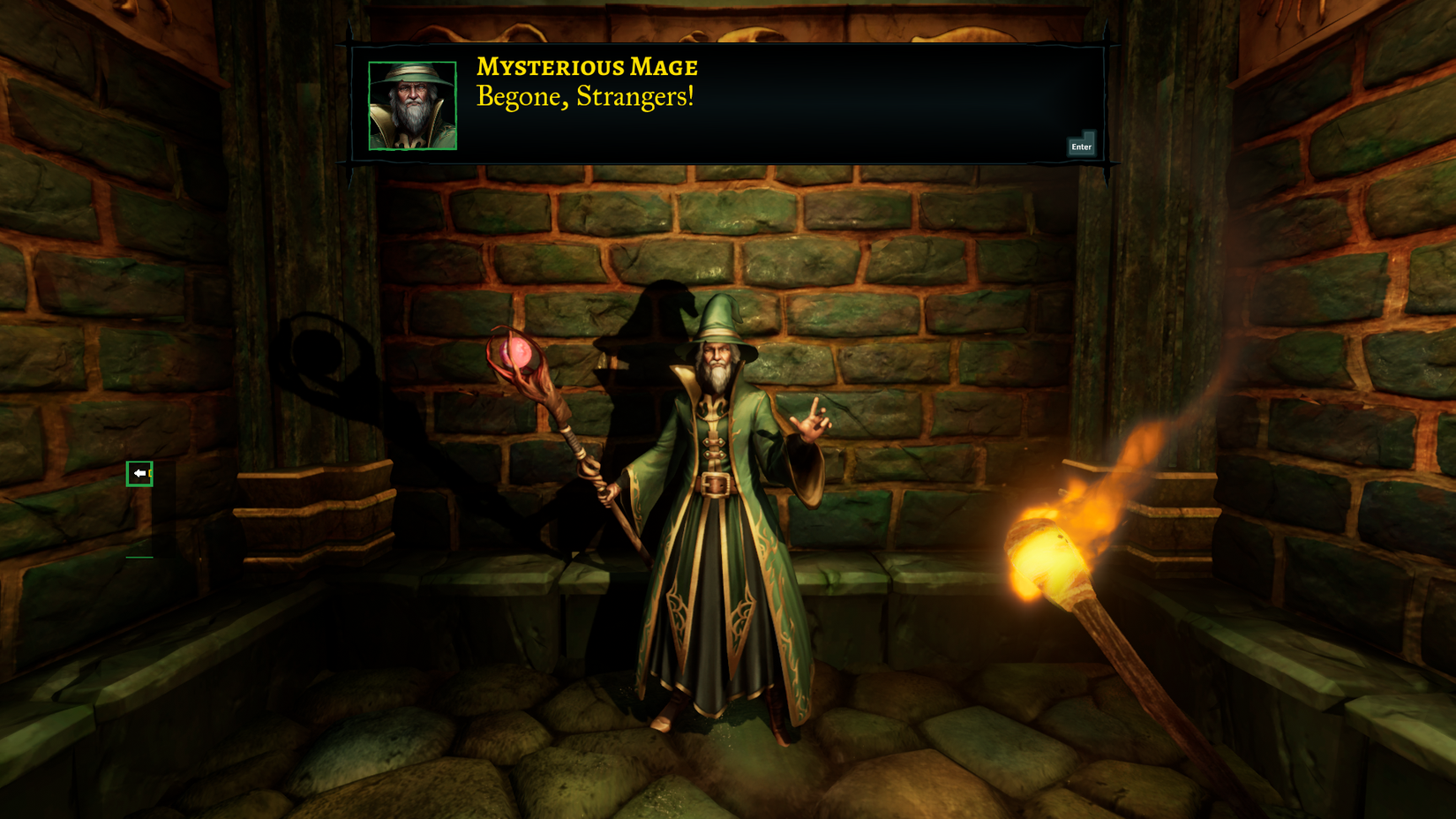1456x819 pixels.
Task: Click the Mysterious Mage portrait
Action: point(411,105)
